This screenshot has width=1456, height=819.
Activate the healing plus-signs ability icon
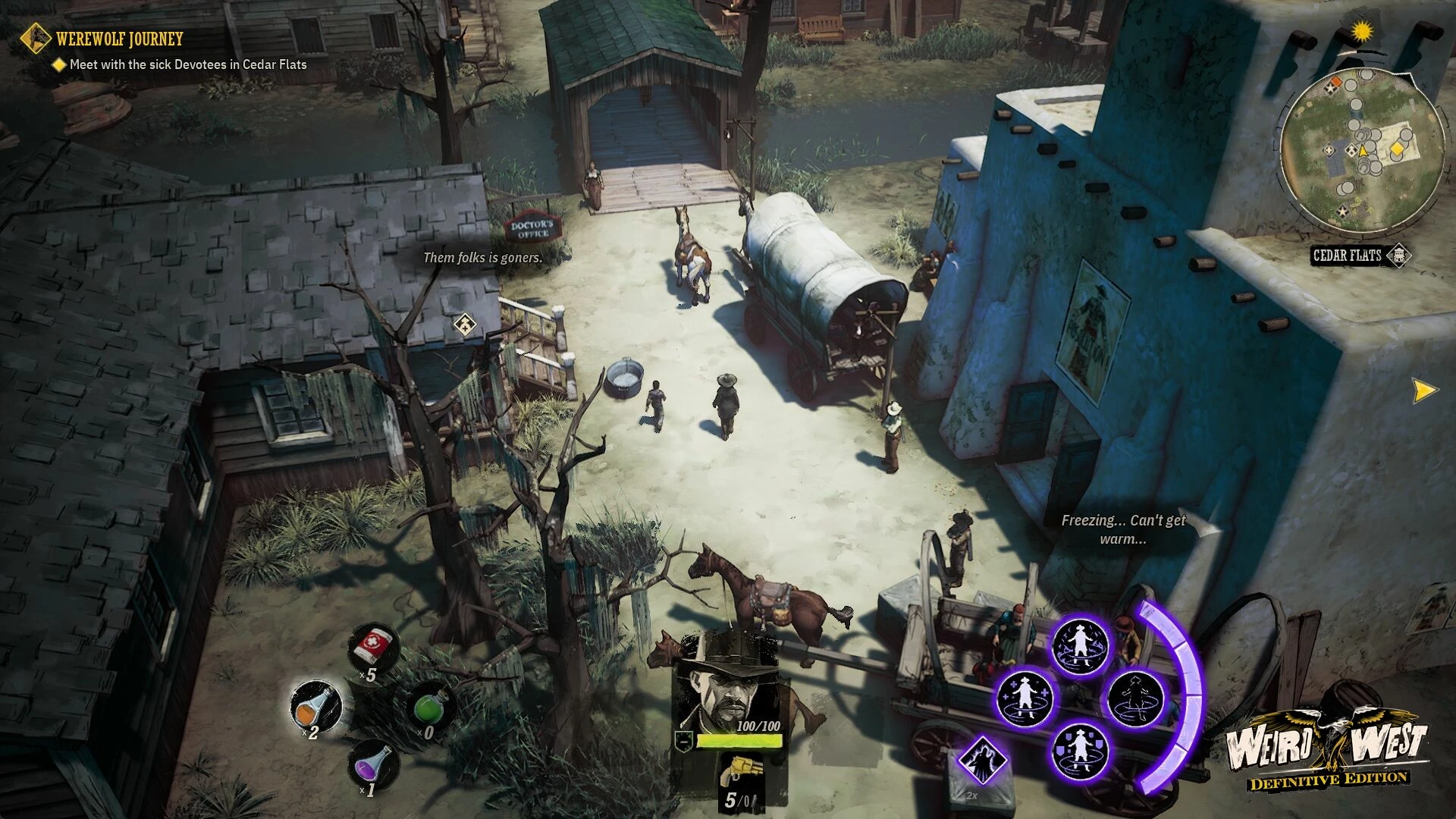click(1024, 697)
